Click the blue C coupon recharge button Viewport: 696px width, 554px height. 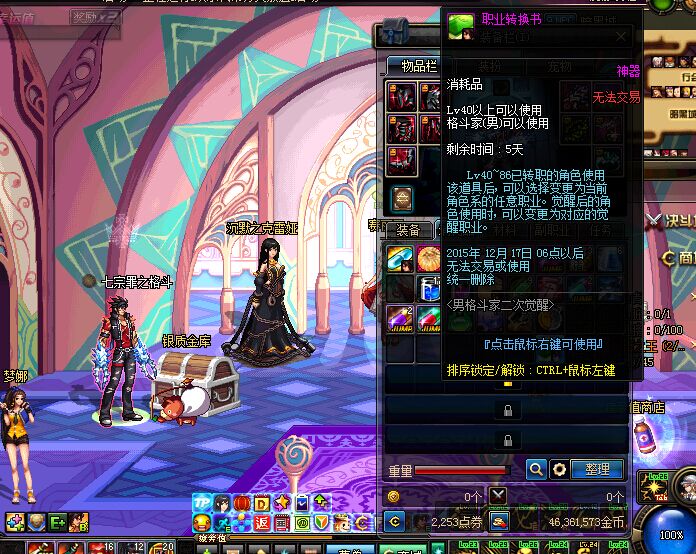pos(395,521)
